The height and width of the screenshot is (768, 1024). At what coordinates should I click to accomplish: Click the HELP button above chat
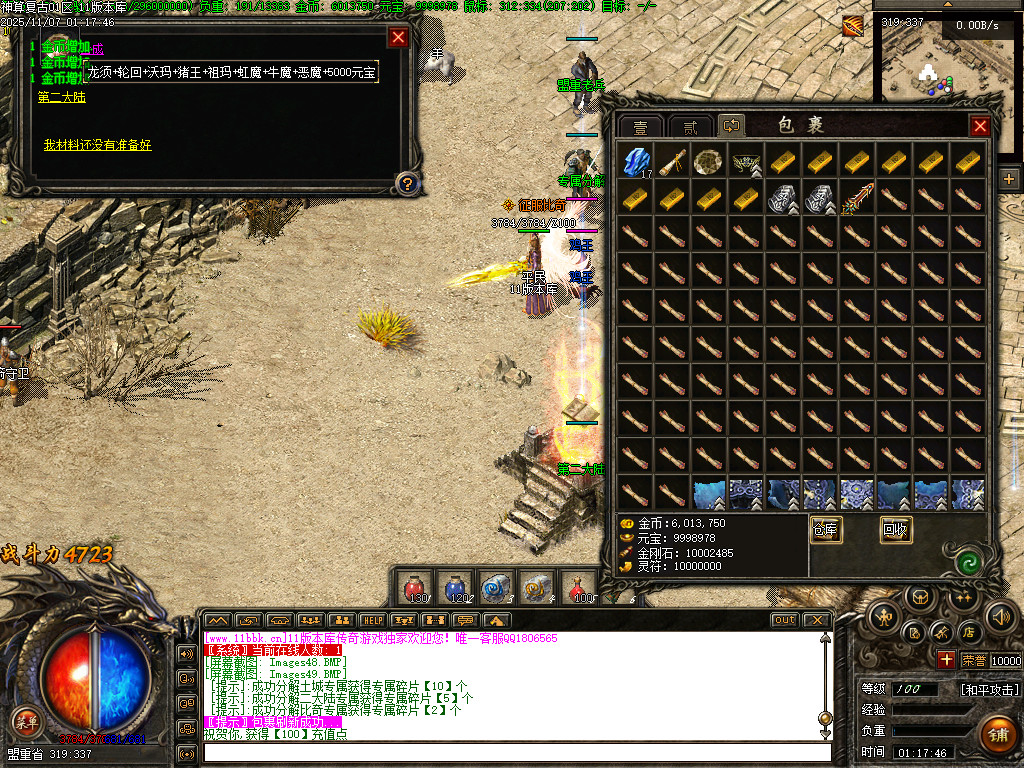pos(372,620)
